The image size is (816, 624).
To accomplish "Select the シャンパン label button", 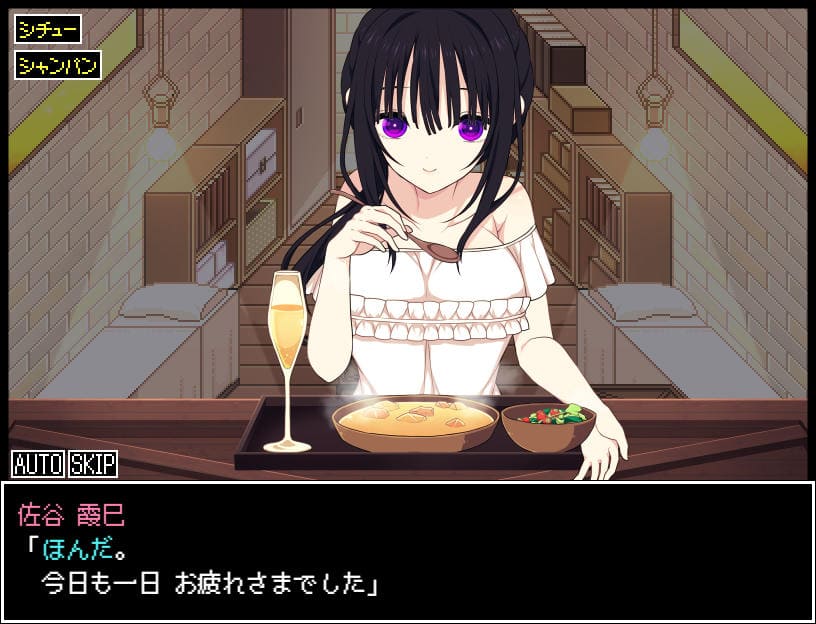I will (58, 66).
